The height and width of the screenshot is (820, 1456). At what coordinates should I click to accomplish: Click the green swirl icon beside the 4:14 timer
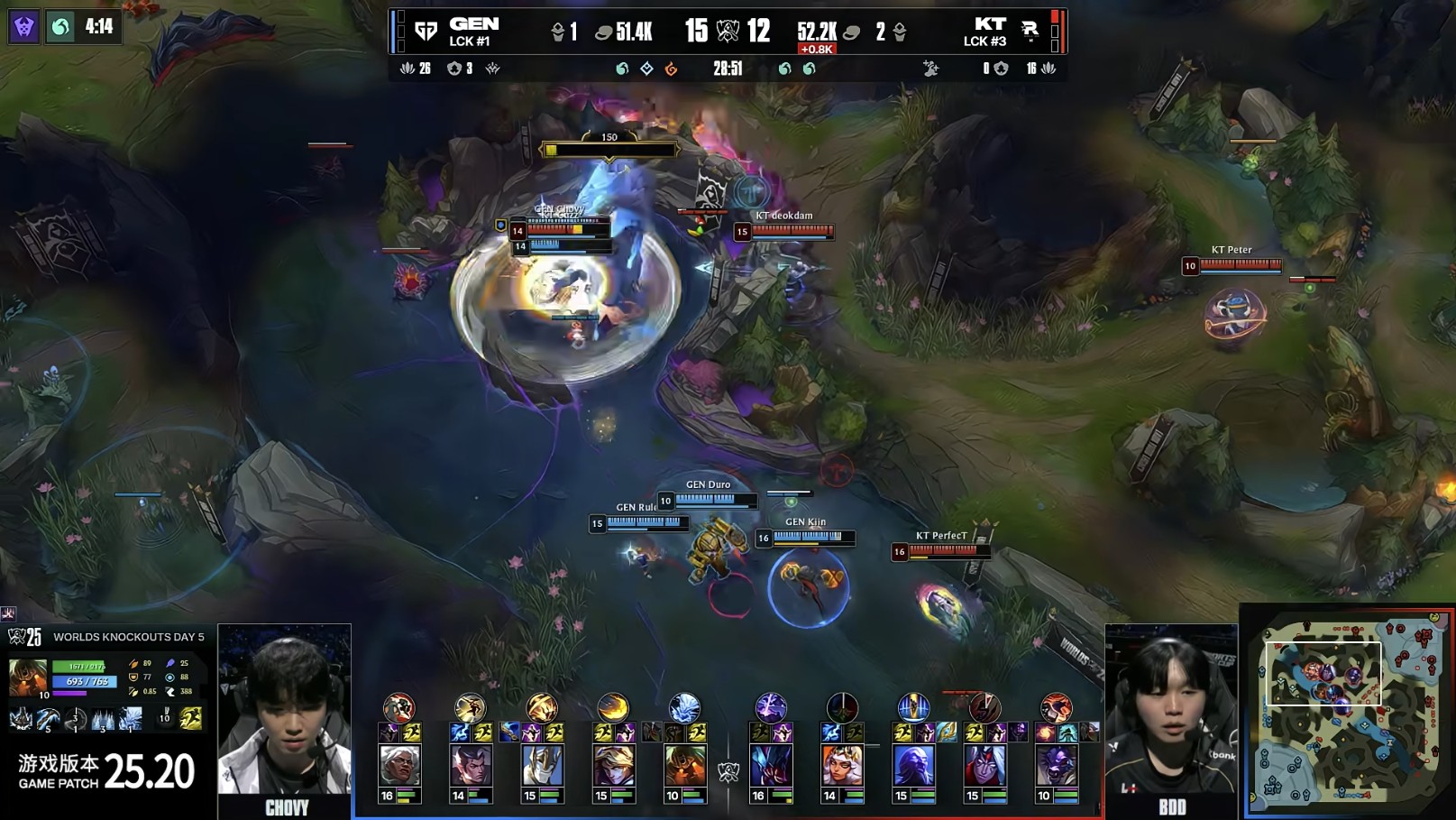tap(60, 27)
